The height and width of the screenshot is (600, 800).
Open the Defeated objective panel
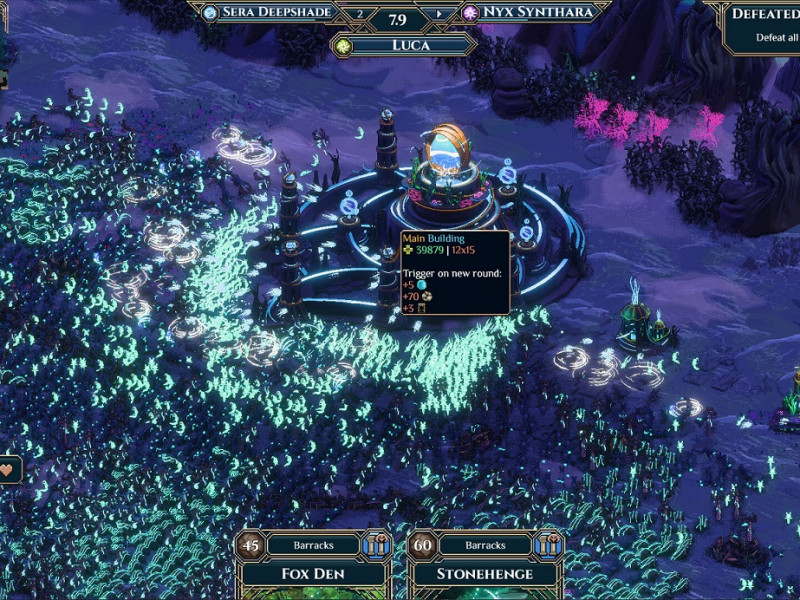(765, 25)
